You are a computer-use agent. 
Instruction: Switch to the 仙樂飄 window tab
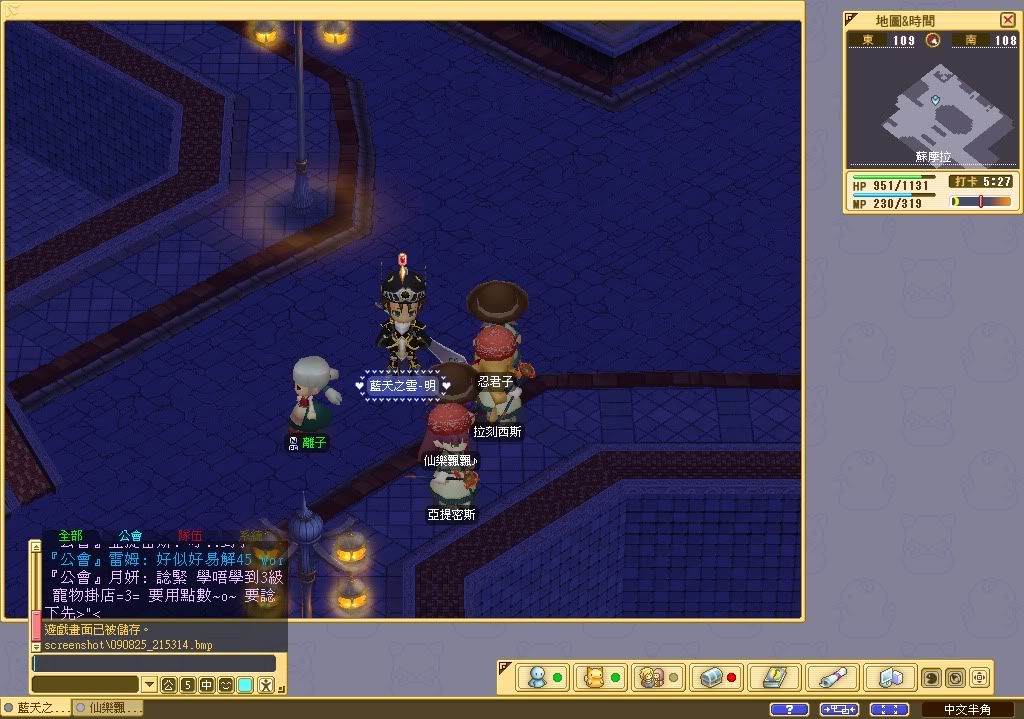pyautogui.click(x=109, y=708)
